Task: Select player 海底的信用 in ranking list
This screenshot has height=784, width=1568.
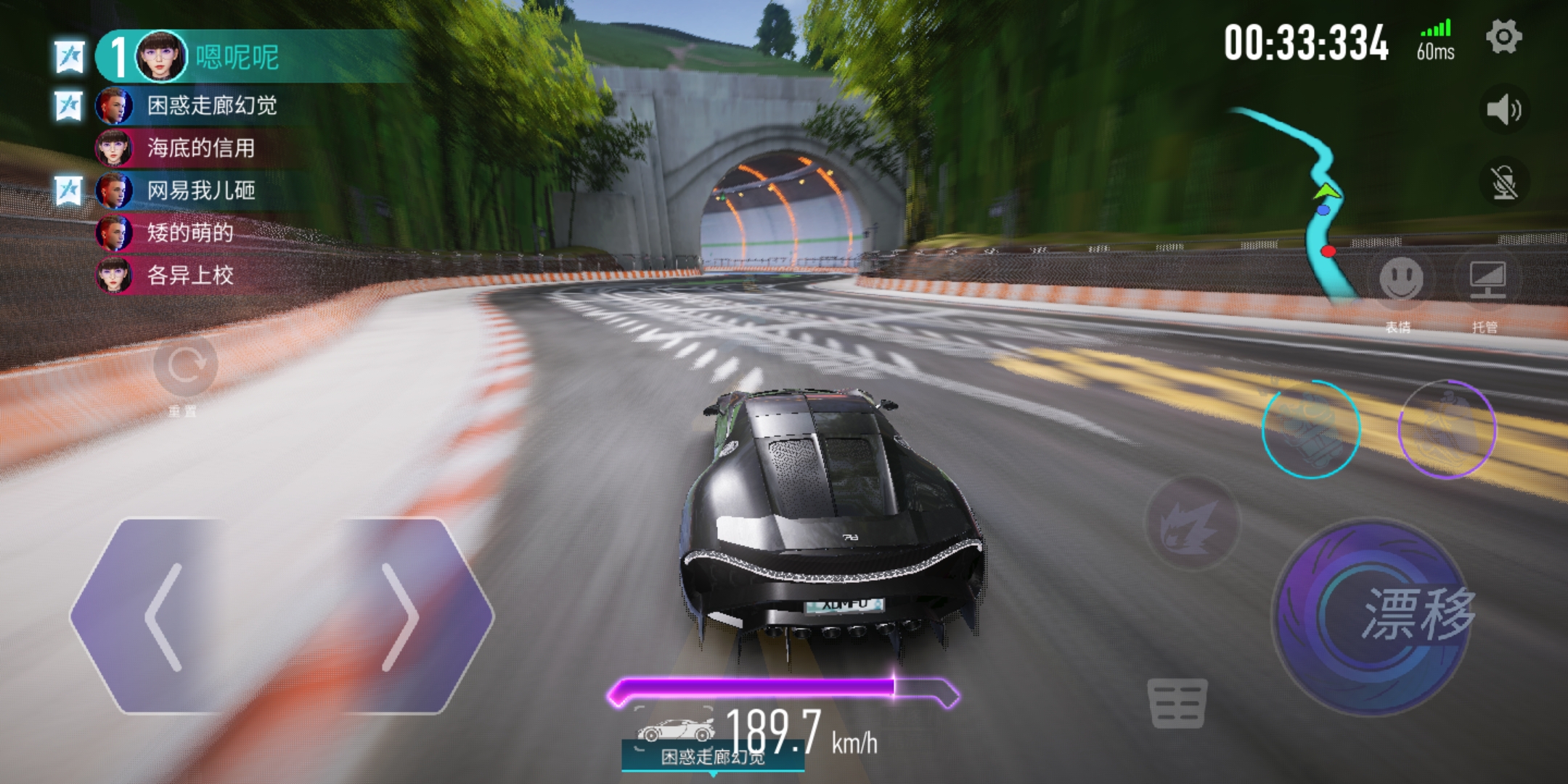Action: click(200, 148)
